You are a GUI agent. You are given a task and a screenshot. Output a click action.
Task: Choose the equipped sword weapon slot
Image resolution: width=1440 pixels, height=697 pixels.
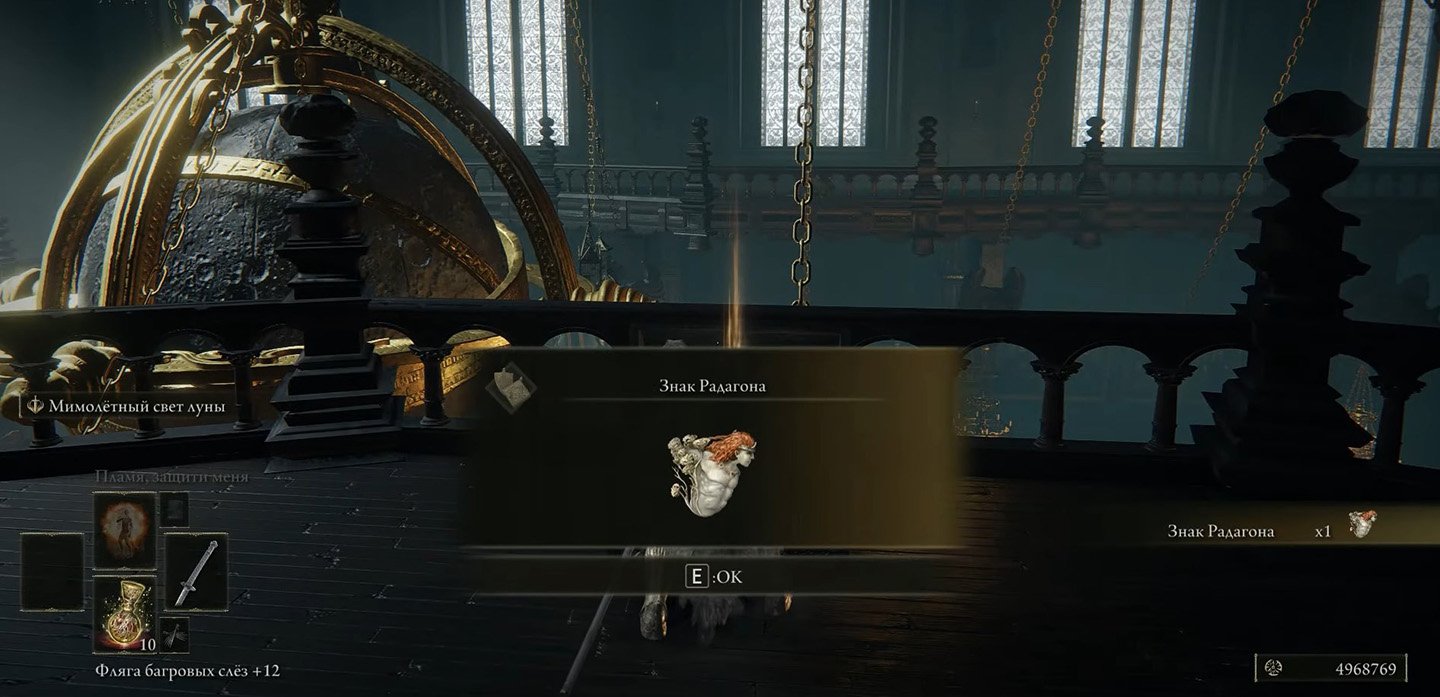(x=195, y=571)
